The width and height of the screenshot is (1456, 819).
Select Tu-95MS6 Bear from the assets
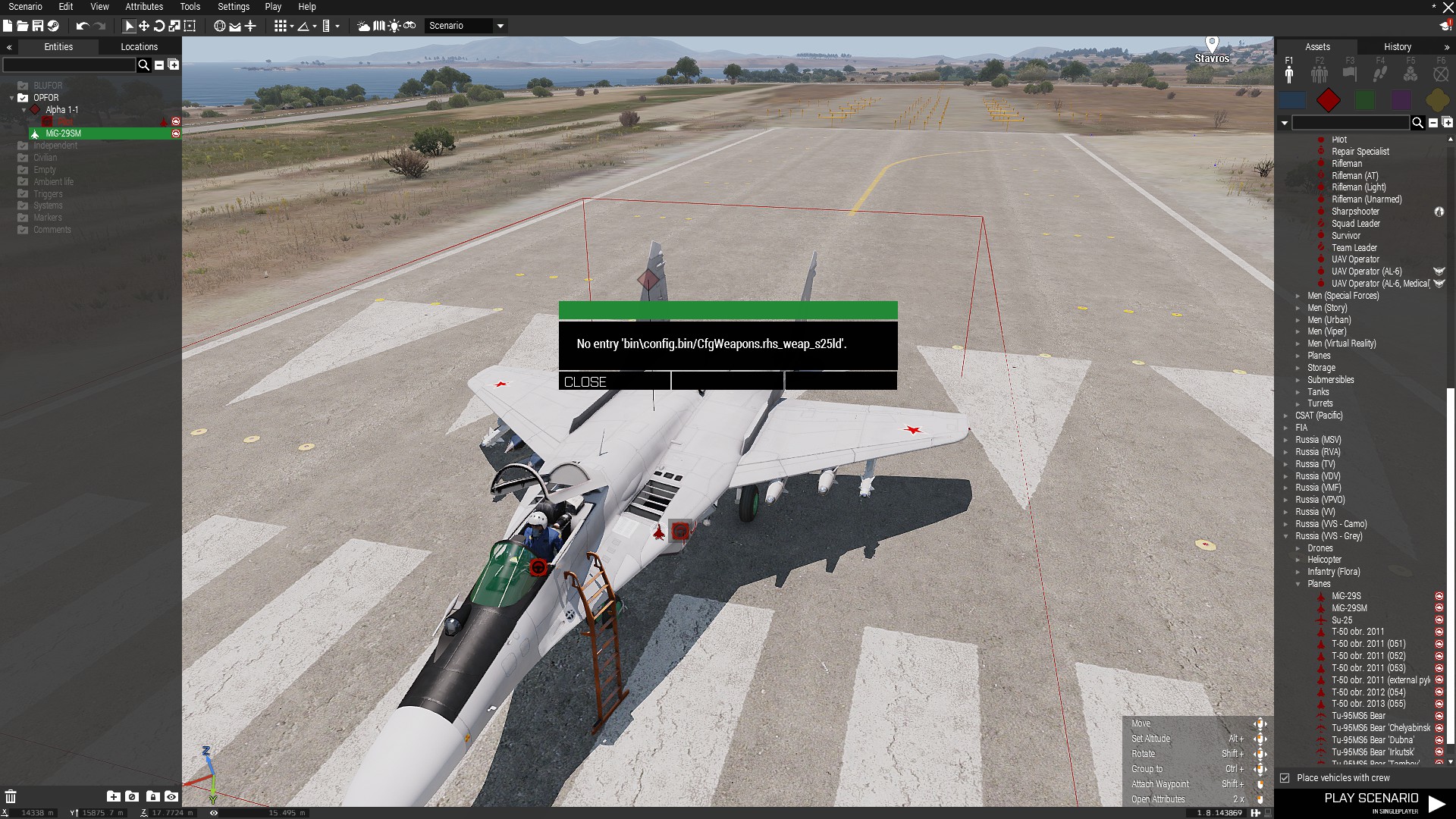click(1358, 716)
